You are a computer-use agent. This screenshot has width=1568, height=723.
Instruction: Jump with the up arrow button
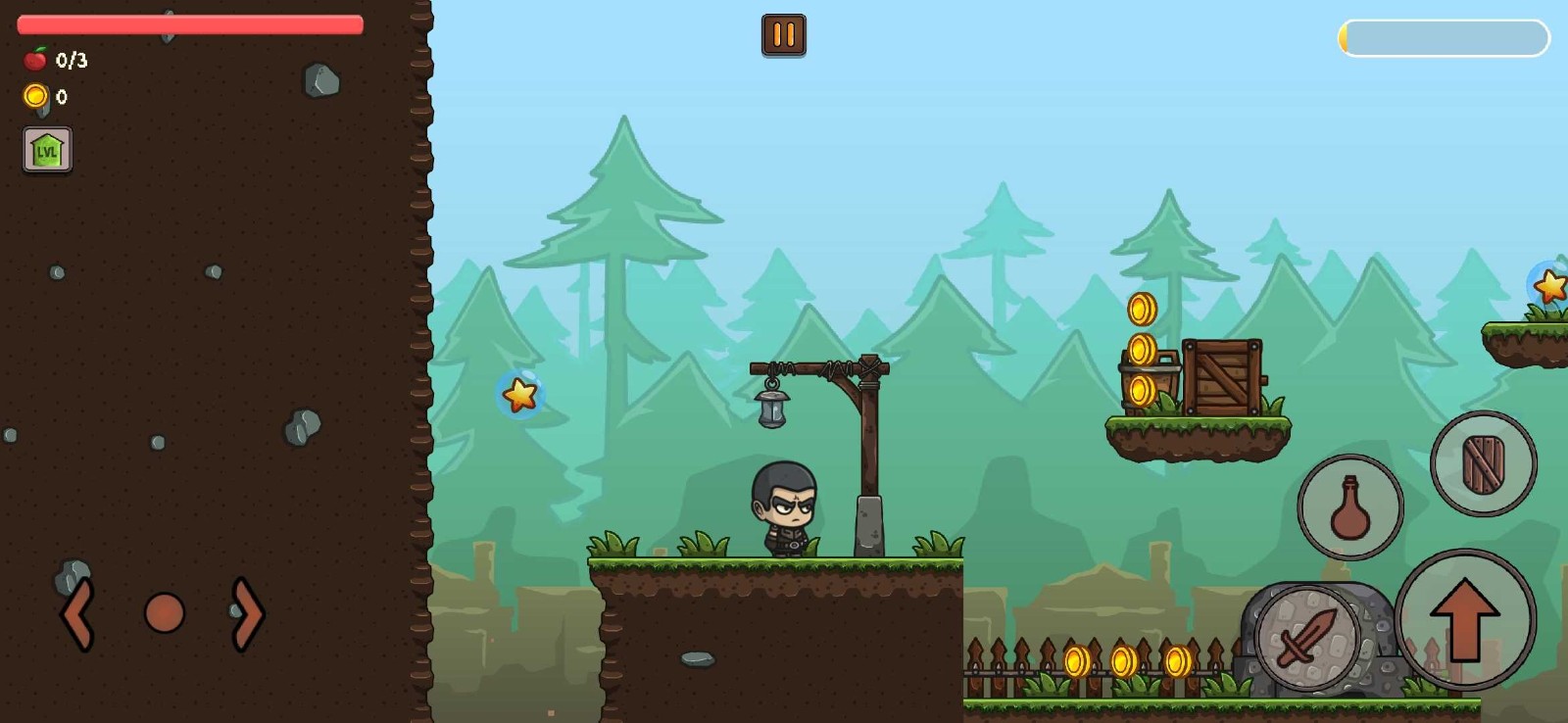tap(1464, 619)
